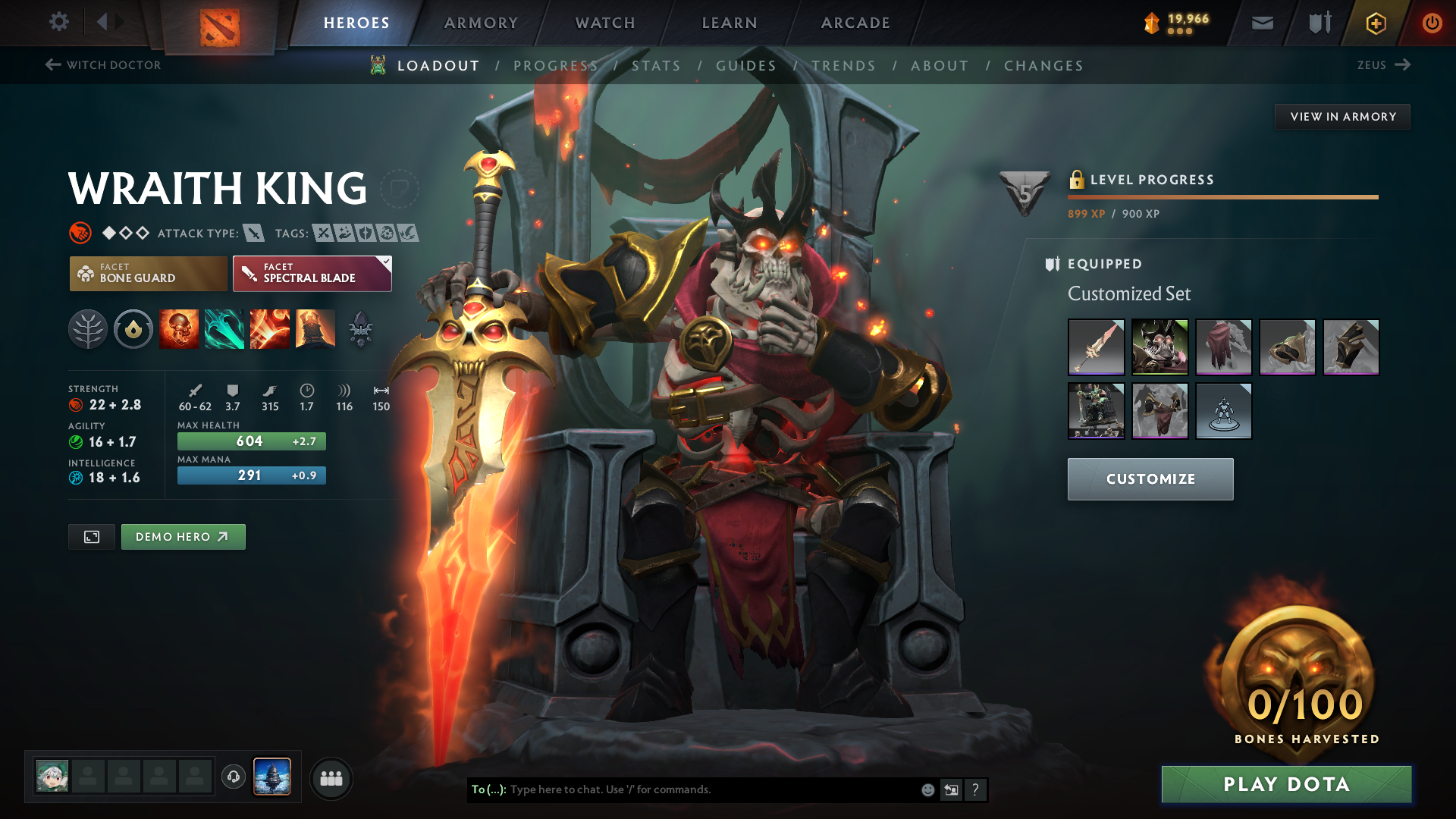This screenshot has width=1456, height=819.
Task: Open the Wraith King talent tree icon
Action: pyautogui.click(x=87, y=328)
